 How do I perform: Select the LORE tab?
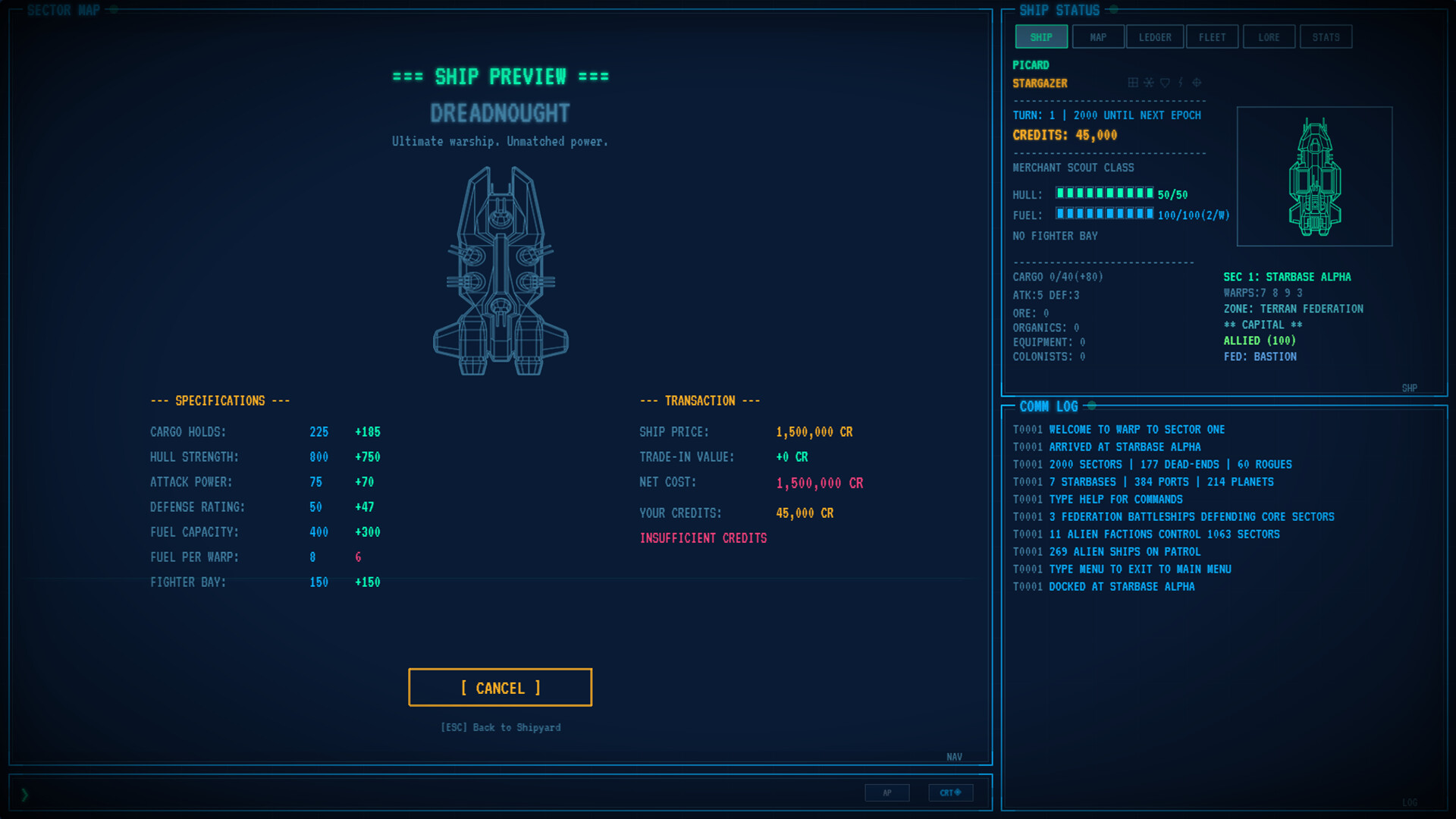click(1269, 36)
